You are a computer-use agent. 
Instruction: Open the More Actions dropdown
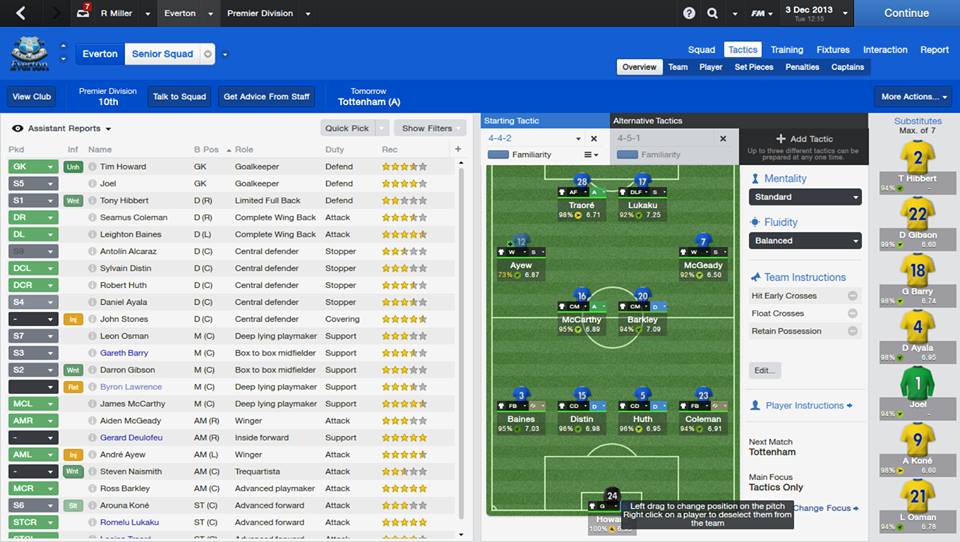click(913, 97)
